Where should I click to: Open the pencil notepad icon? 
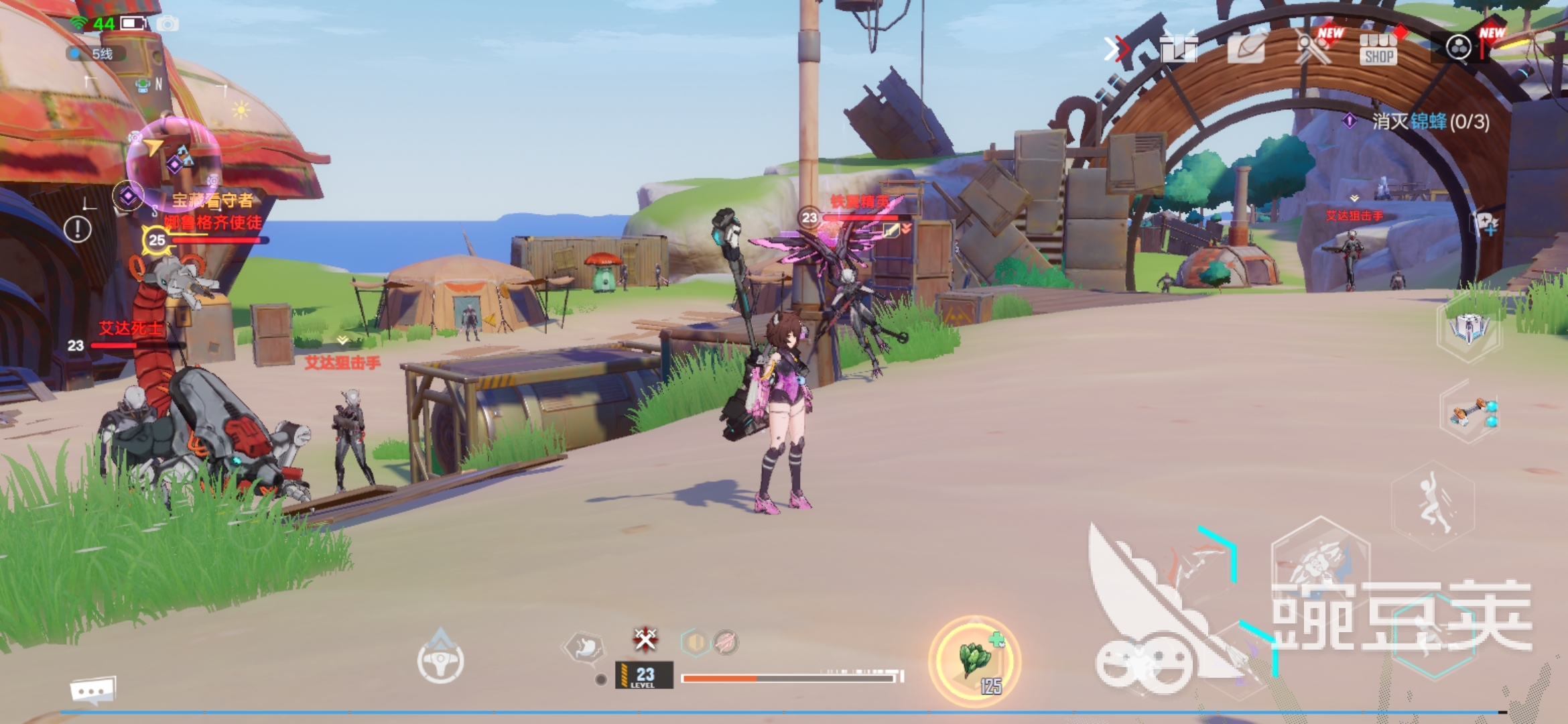1246,48
